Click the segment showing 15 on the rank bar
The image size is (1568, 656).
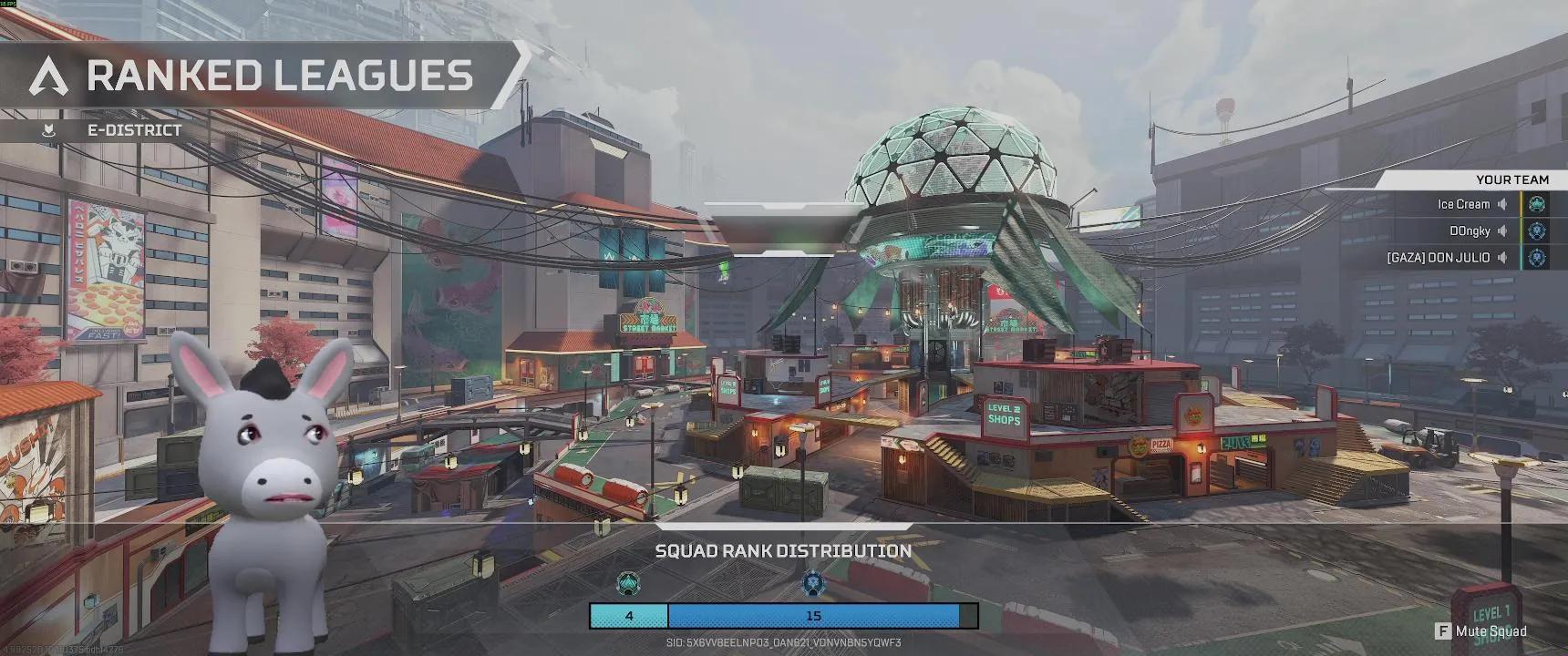(814, 616)
